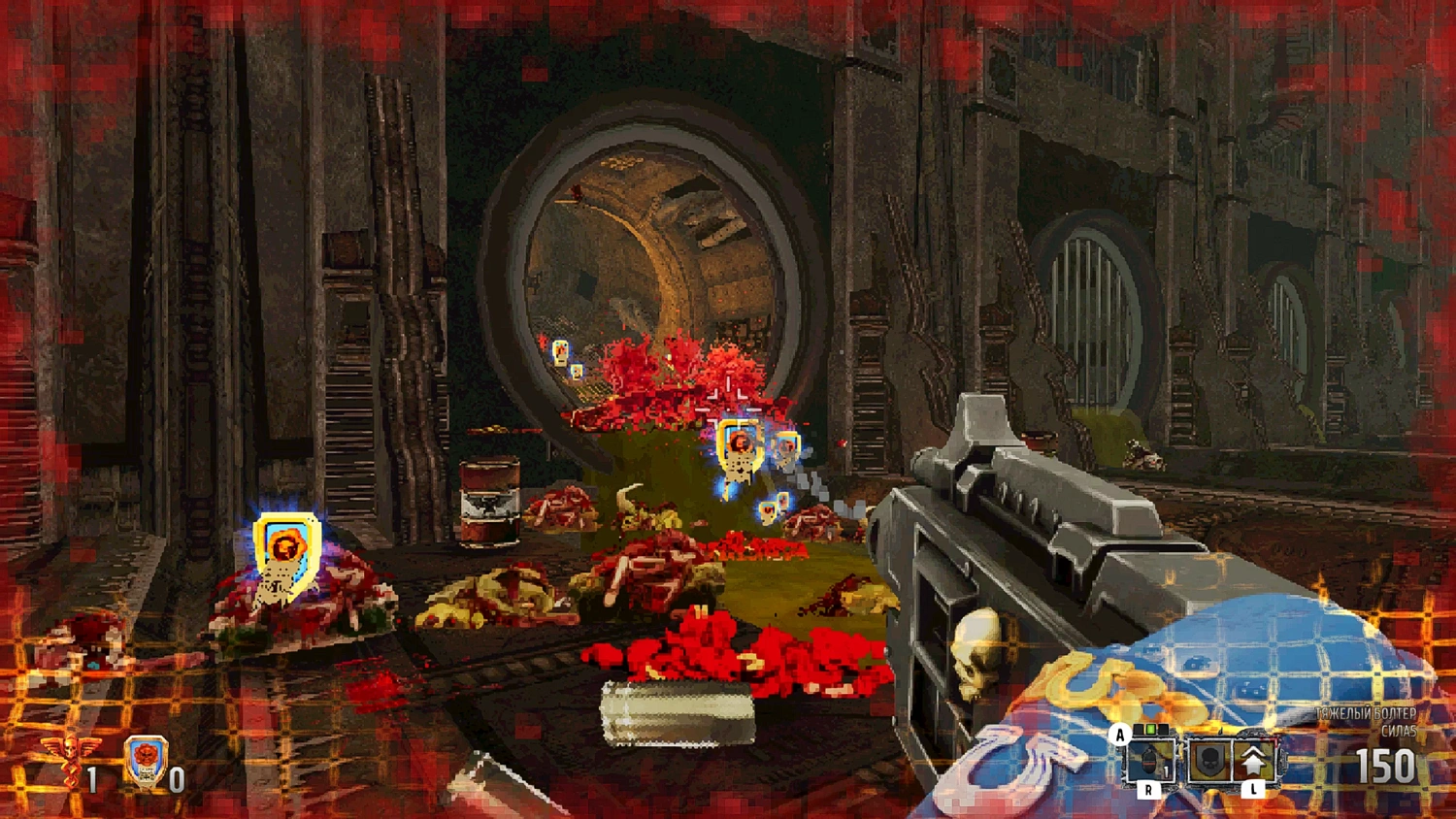Click the СИЛА 5 power label

pos(1398,731)
